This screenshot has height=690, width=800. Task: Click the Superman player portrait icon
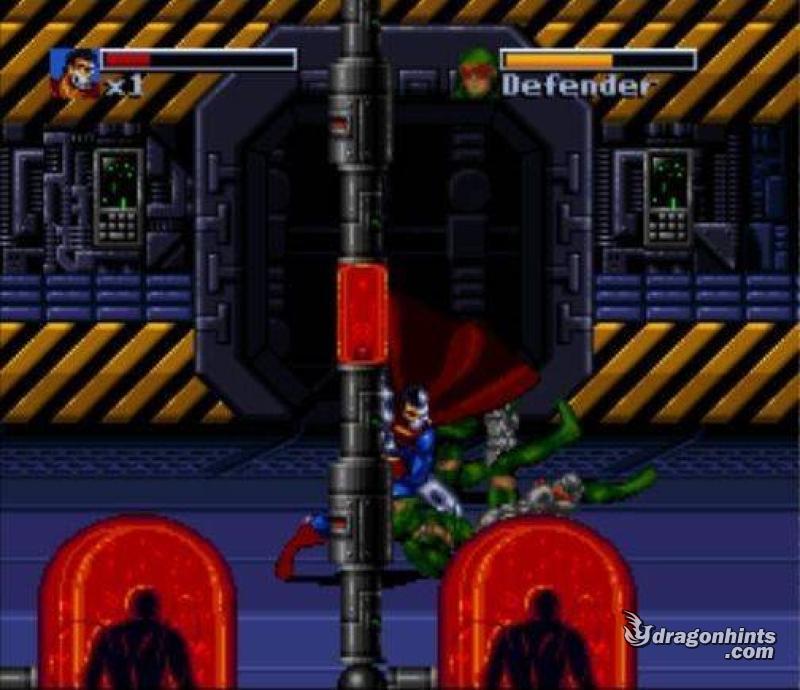(x=75, y=74)
